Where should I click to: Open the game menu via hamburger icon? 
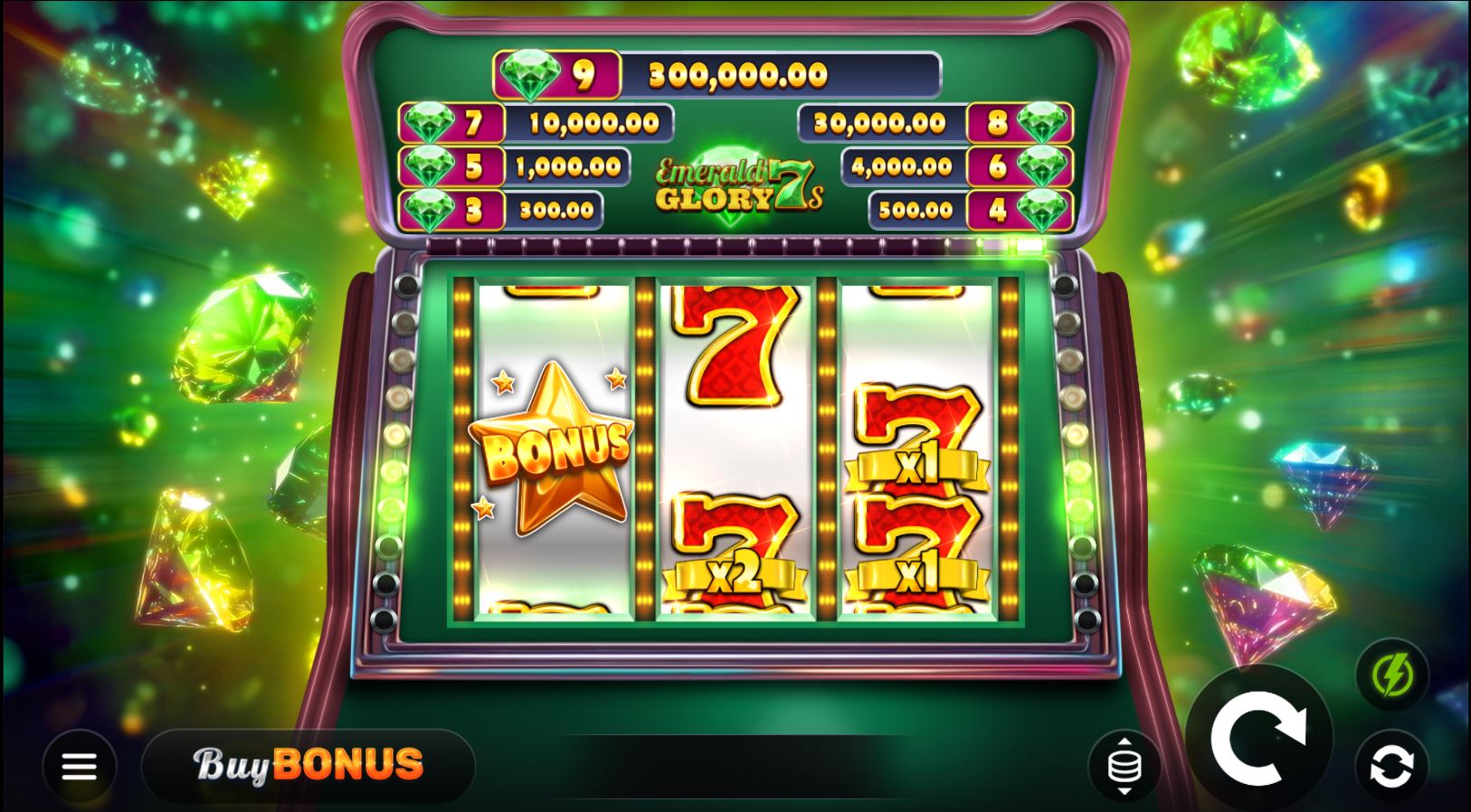pyautogui.click(x=80, y=765)
